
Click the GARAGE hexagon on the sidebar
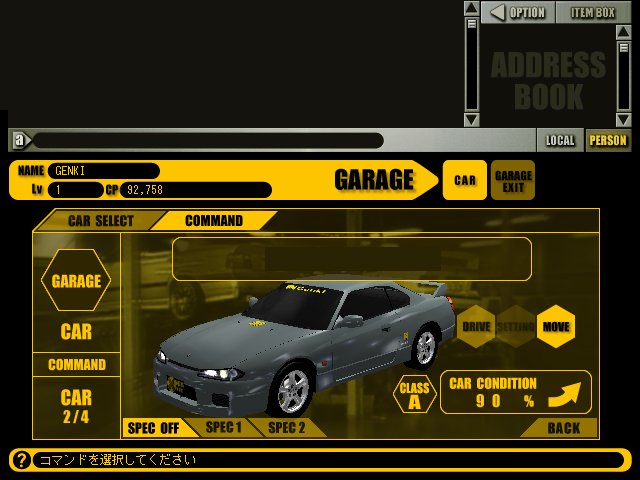(x=76, y=281)
